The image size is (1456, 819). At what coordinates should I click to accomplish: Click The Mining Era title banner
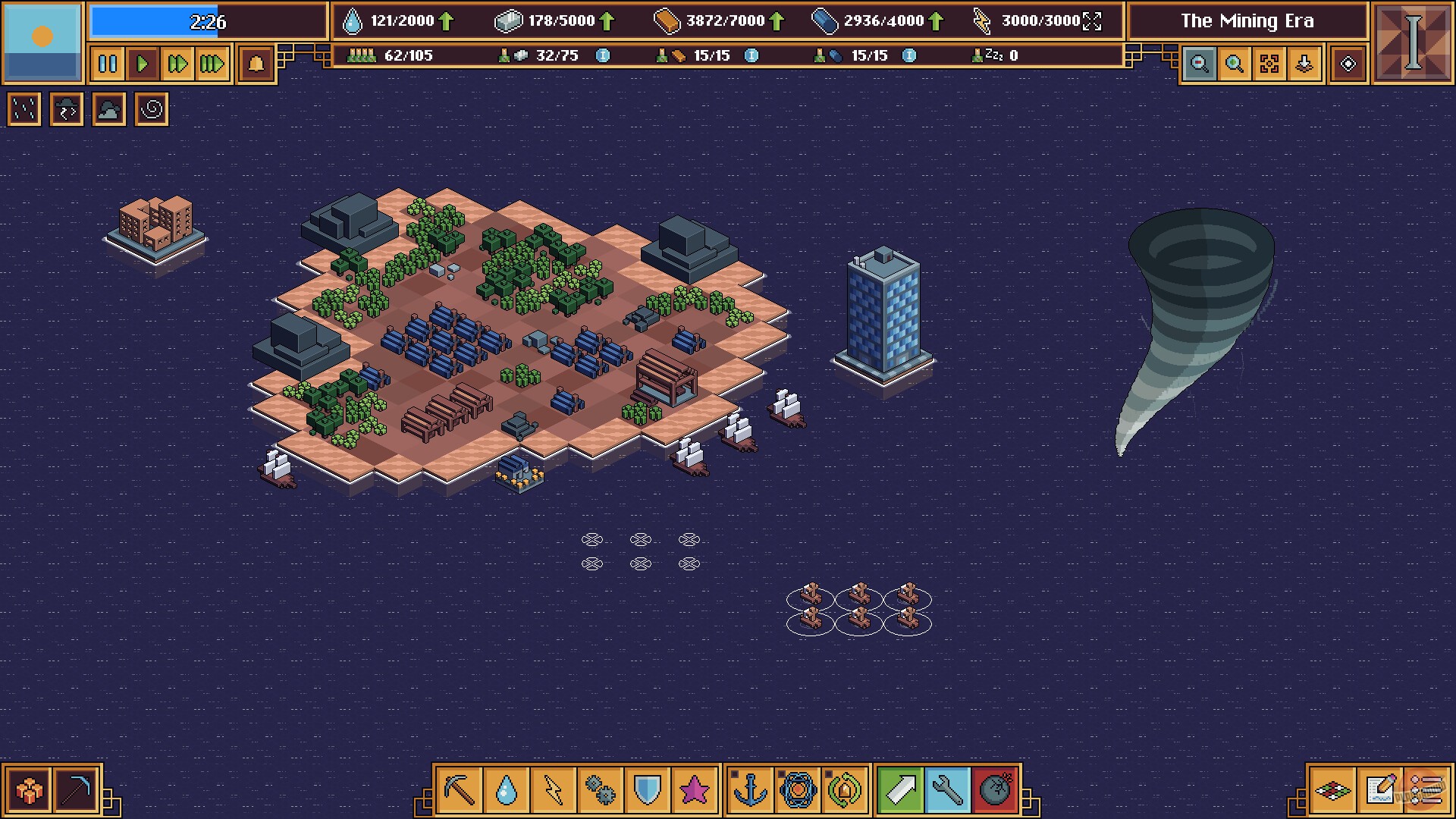[x=1246, y=20]
